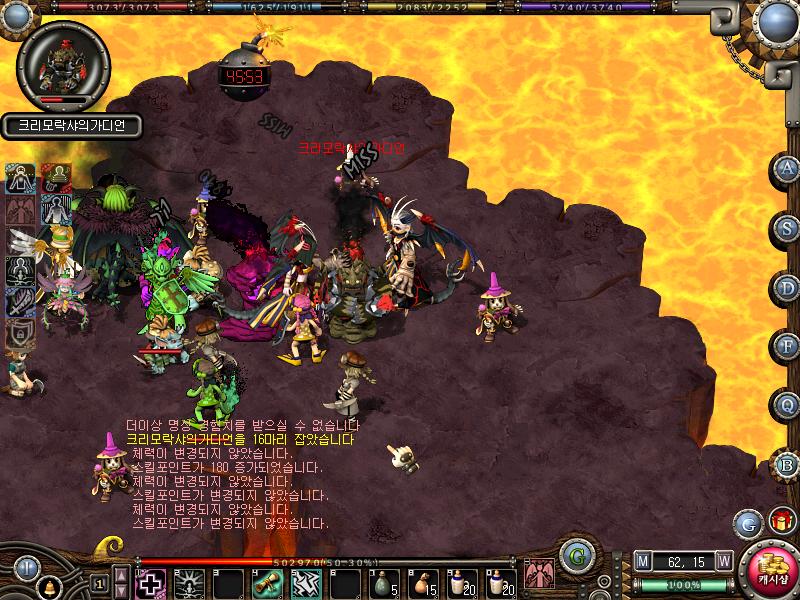
Task: Click the W button beside the coordinates
Action: coord(723,559)
